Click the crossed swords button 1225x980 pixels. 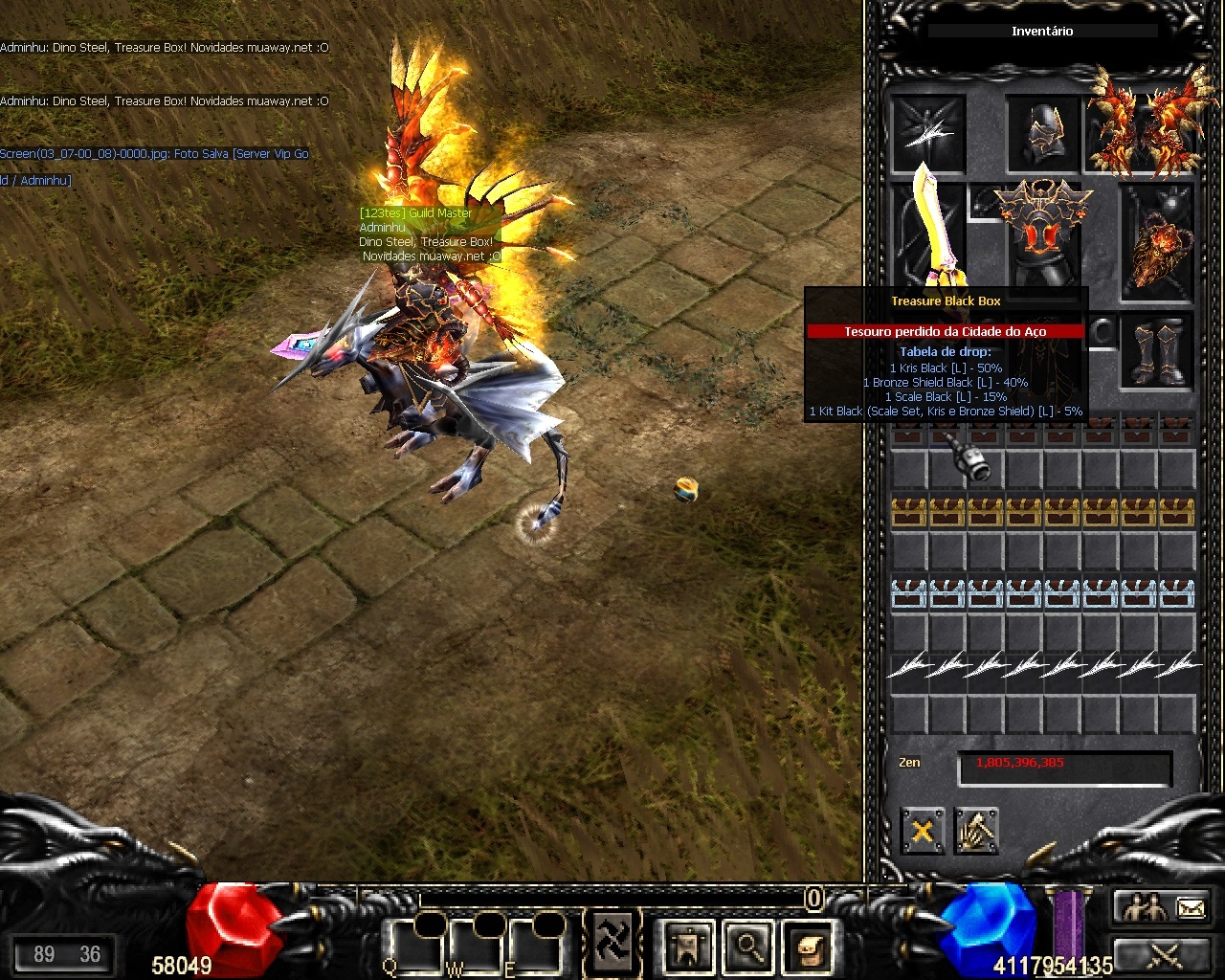tap(1165, 953)
